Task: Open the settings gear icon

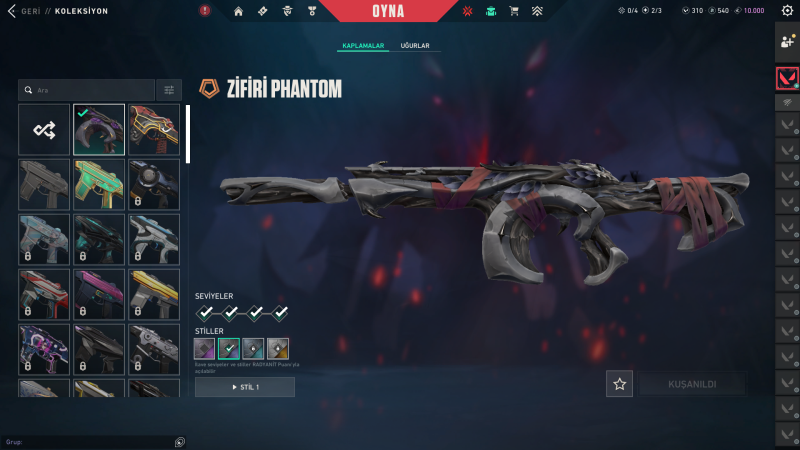Action: tap(787, 11)
